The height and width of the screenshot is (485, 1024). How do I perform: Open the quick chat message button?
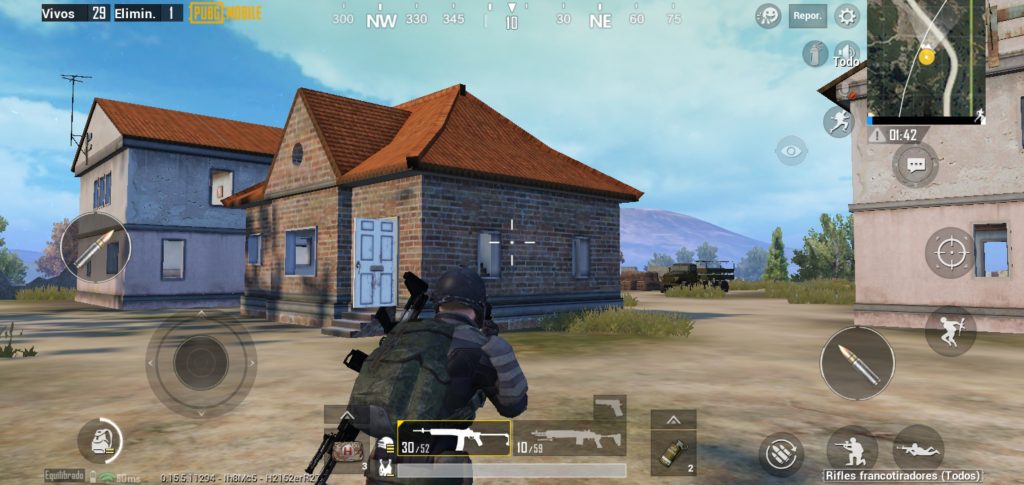pos(914,165)
